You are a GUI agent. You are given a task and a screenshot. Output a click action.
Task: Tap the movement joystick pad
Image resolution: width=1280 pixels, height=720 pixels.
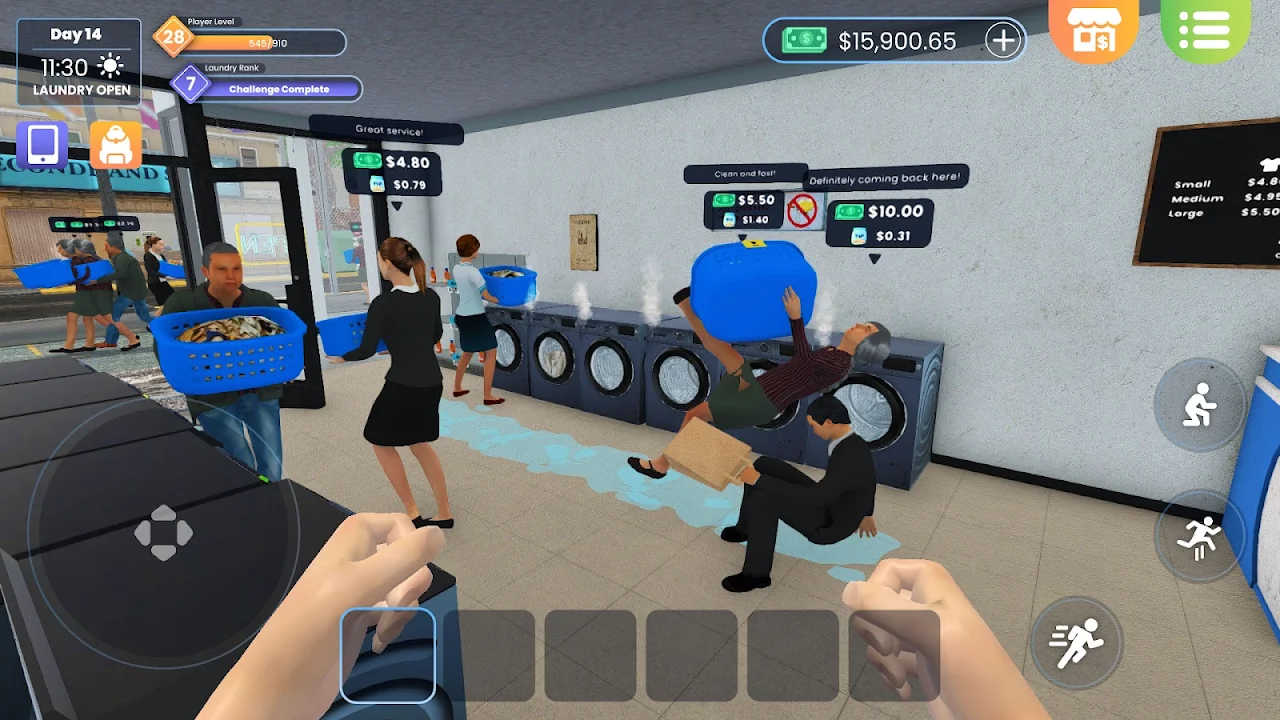point(163,532)
